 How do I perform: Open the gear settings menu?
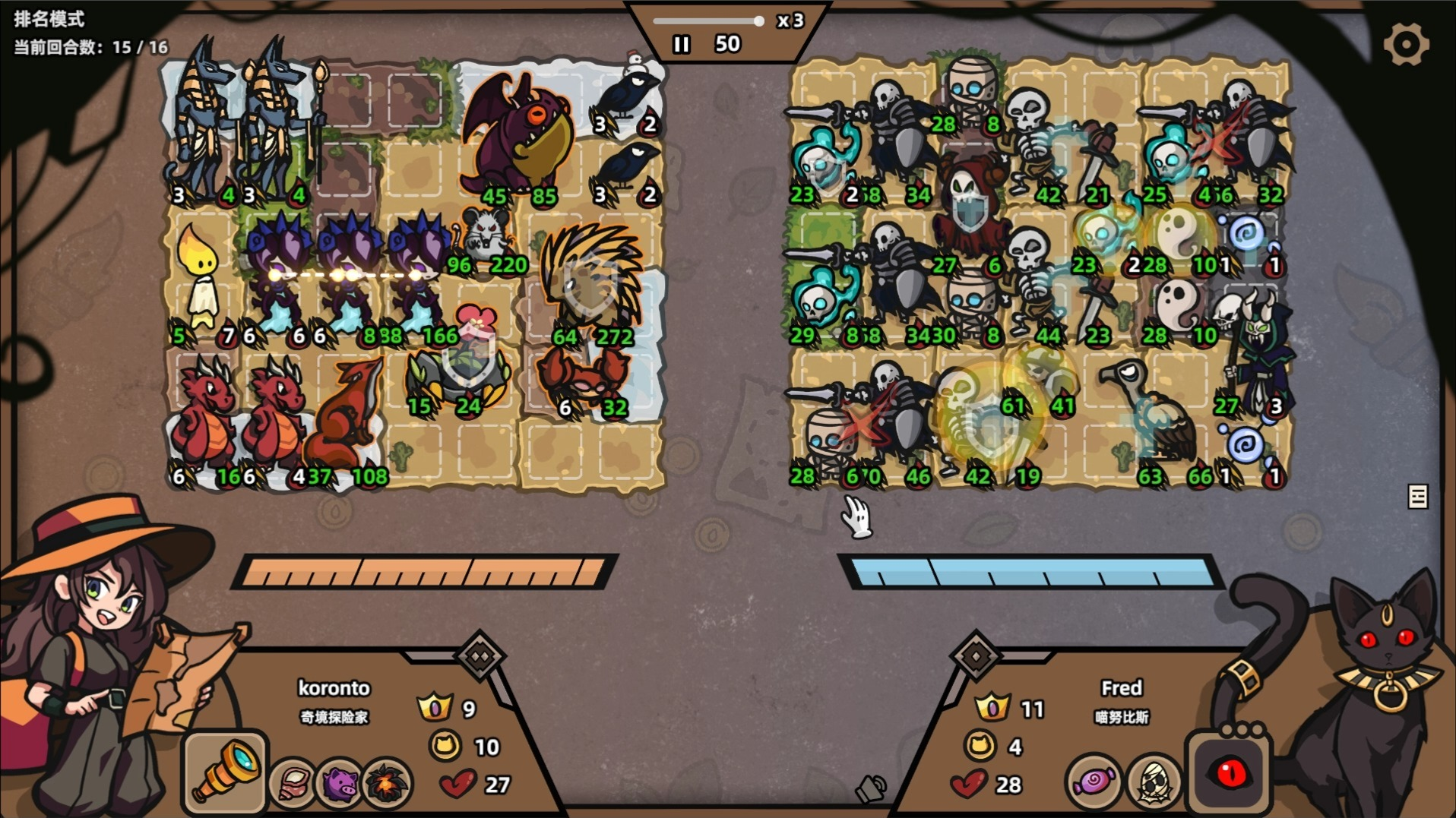[x=1405, y=44]
